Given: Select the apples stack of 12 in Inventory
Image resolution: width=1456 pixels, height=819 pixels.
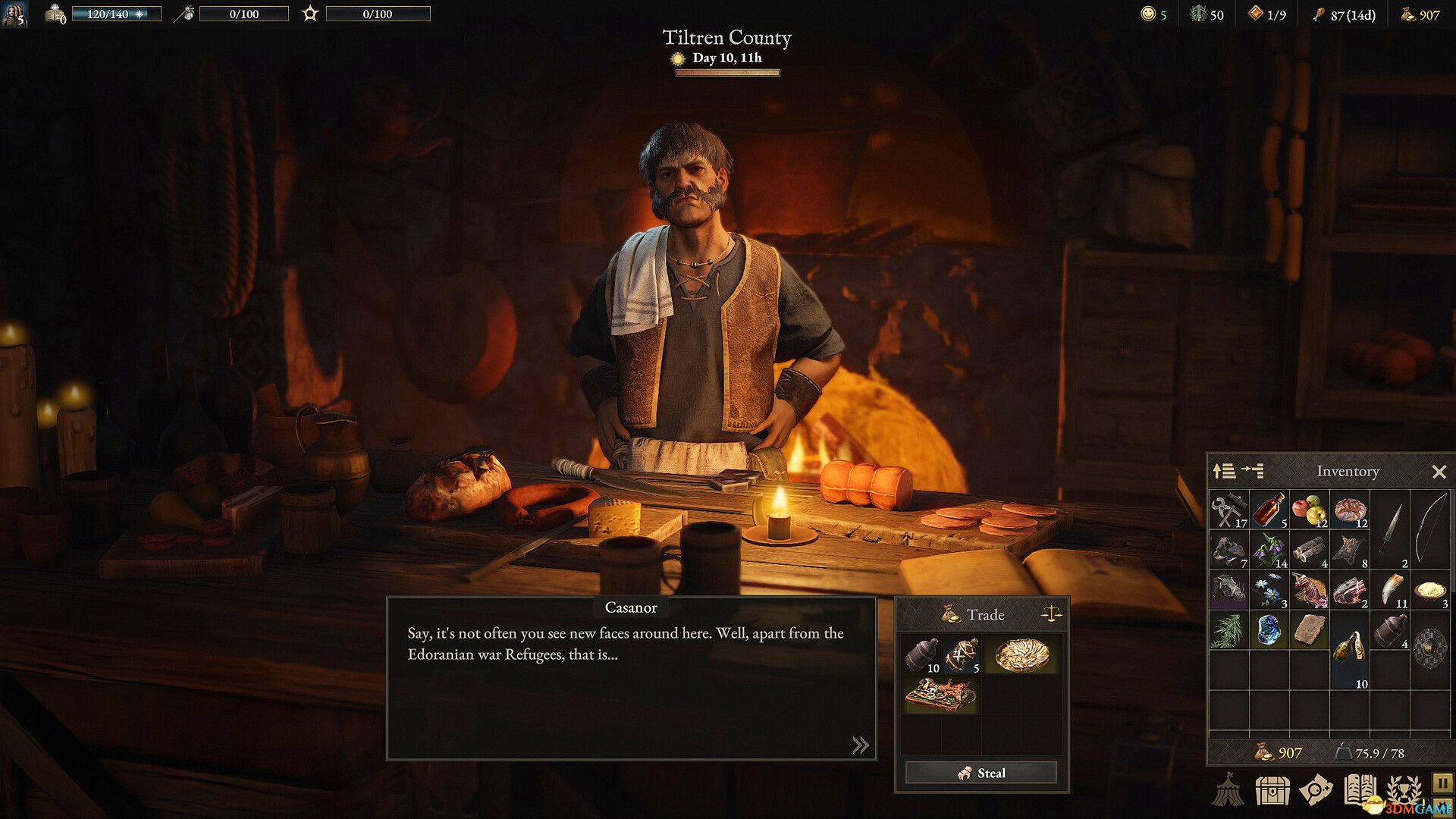Looking at the screenshot, I should (x=1308, y=510).
